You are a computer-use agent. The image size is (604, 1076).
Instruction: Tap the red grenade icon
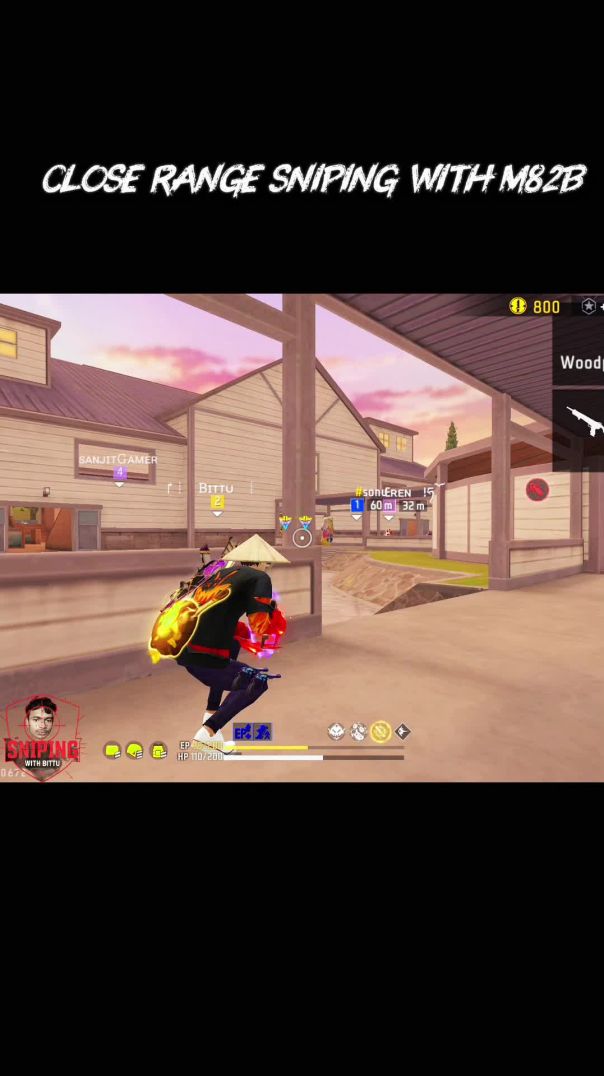coord(537,489)
